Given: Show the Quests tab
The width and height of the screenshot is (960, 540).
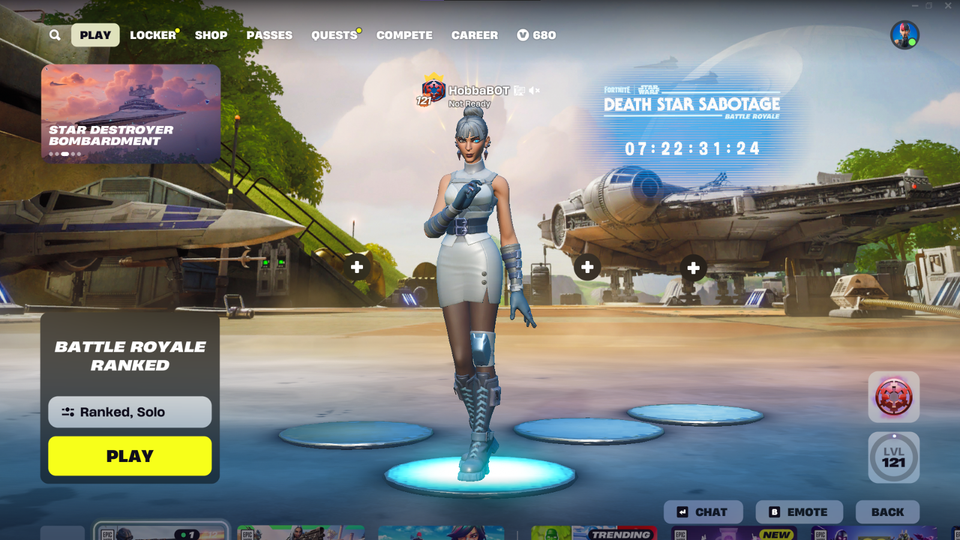Looking at the screenshot, I should coord(334,35).
